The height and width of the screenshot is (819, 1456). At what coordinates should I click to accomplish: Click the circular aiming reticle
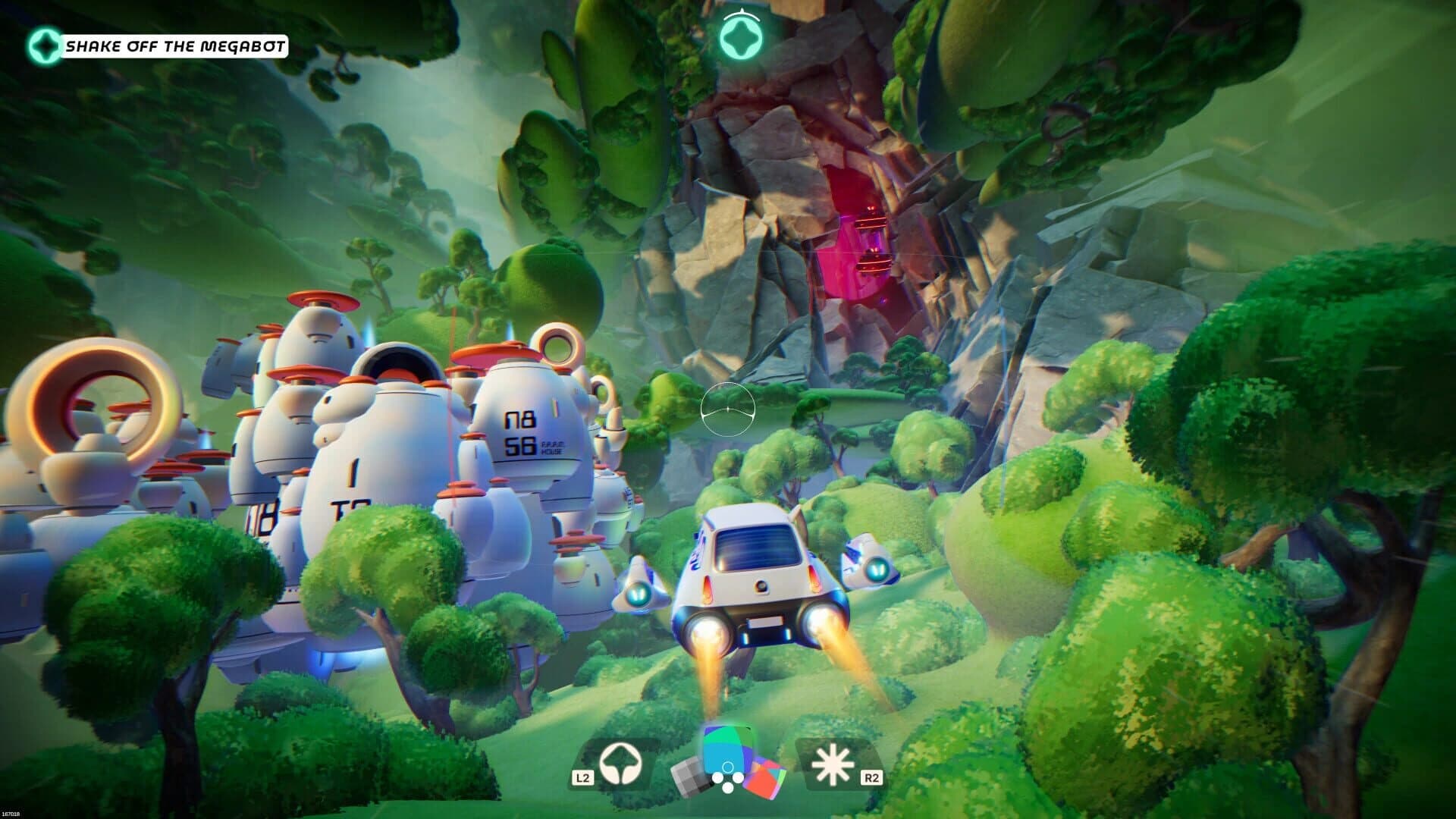(x=726, y=409)
